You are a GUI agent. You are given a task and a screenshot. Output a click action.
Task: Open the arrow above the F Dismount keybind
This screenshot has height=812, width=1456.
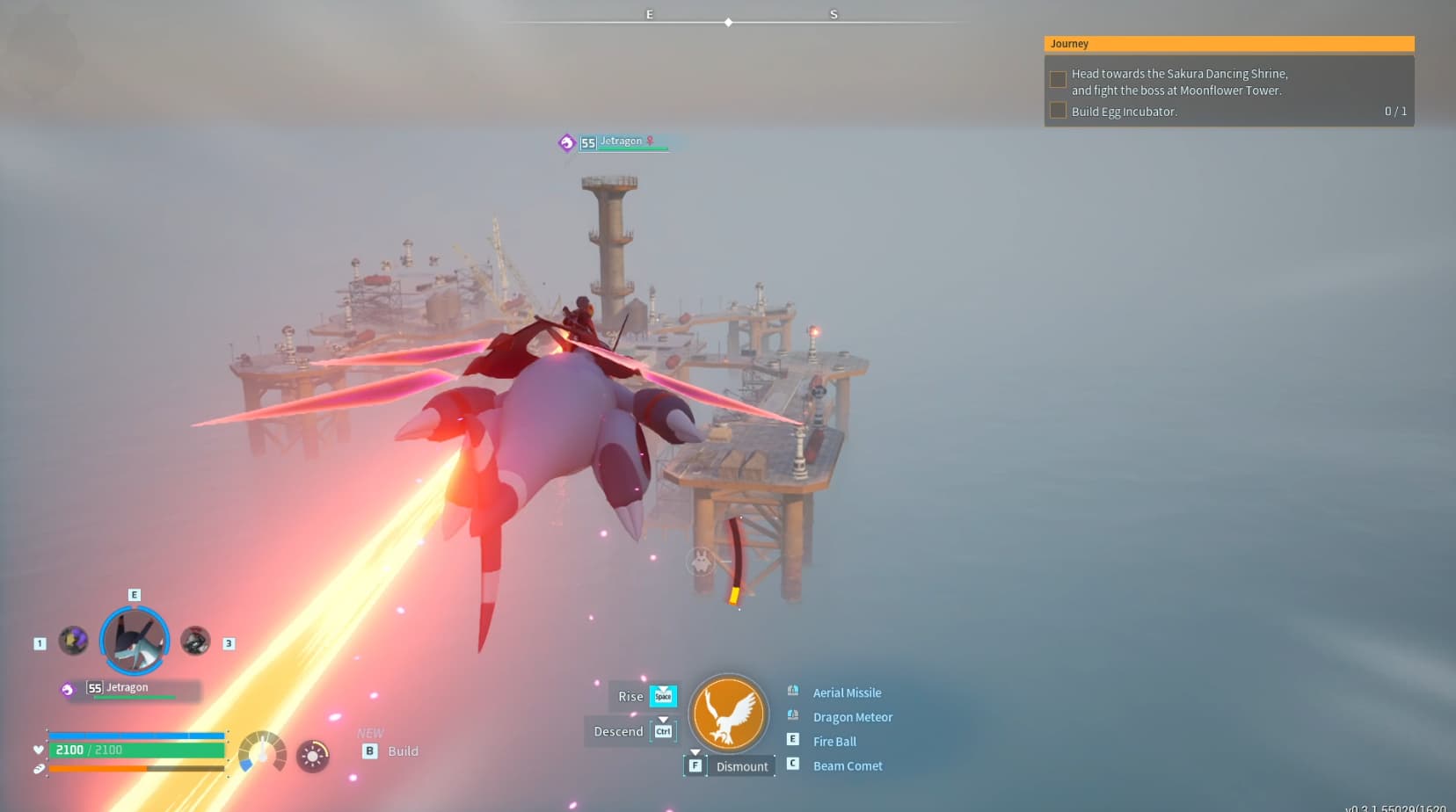[695, 752]
